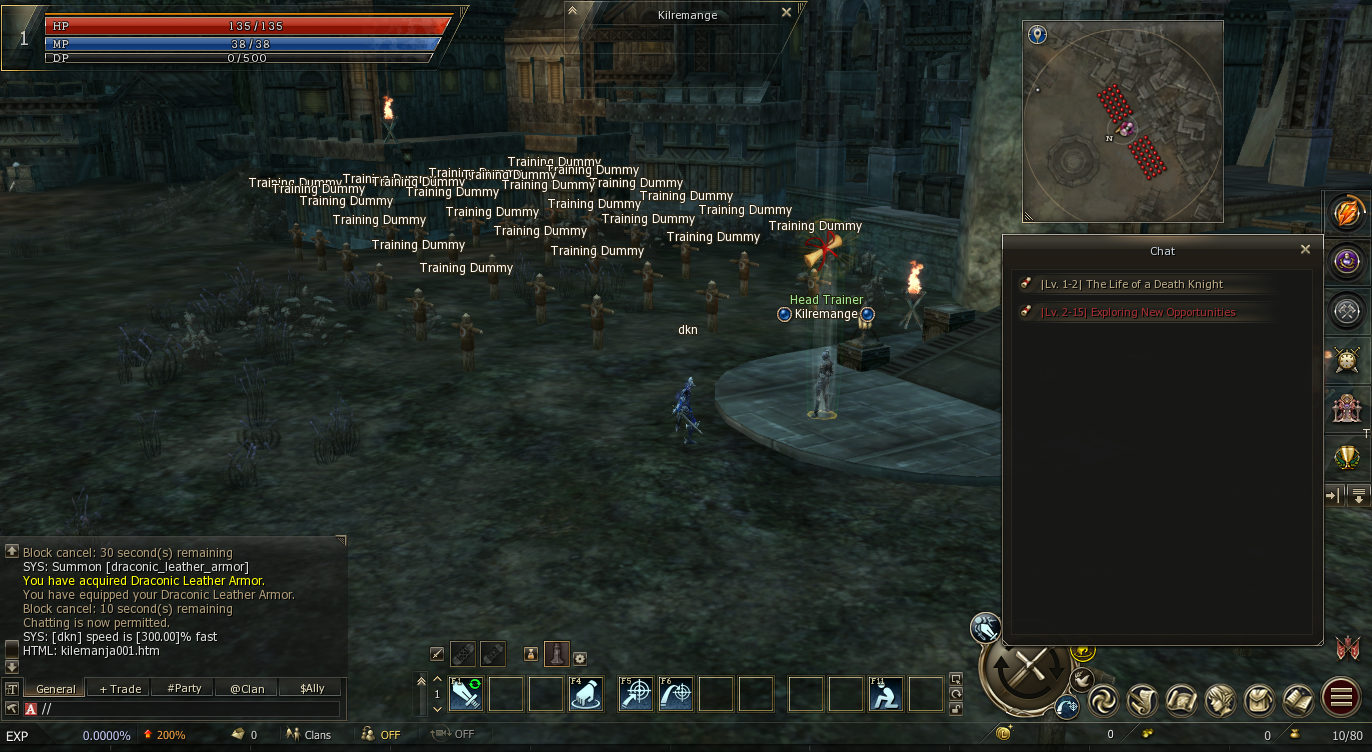Open the inventory bag icon
The width and height of the screenshot is (1372, 752).
pyautogui.click(x=1259, y=700)
